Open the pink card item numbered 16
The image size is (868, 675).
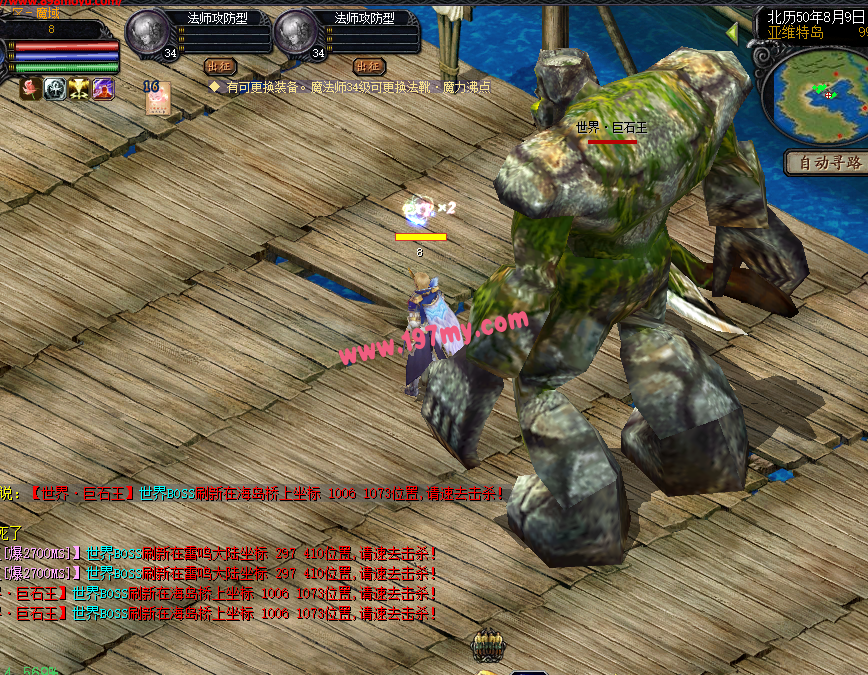coord(157,98)
